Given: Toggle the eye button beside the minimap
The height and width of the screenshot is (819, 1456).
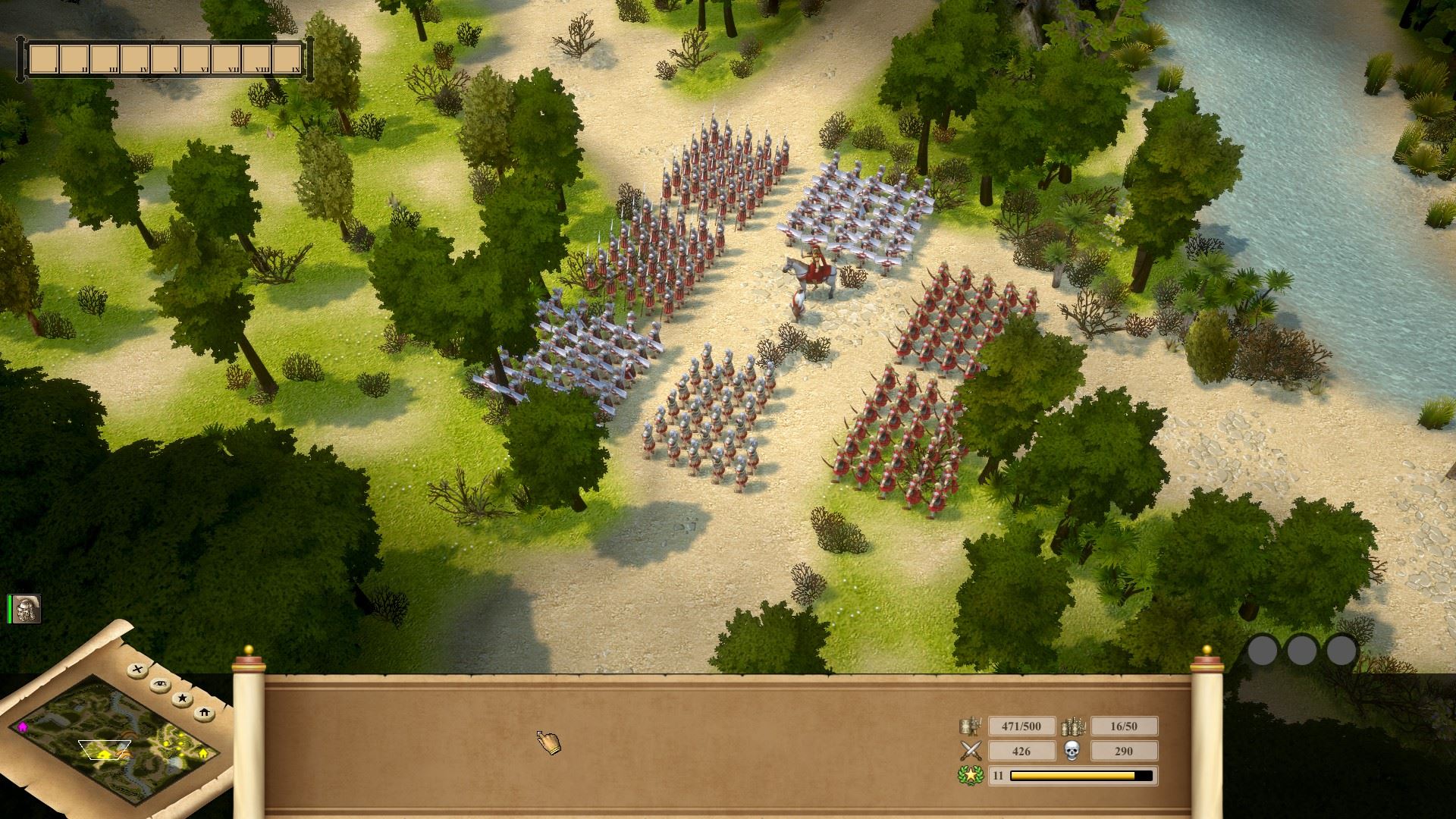Looking at the screenshot, I should pyautogui.click(x=160, y=683).
